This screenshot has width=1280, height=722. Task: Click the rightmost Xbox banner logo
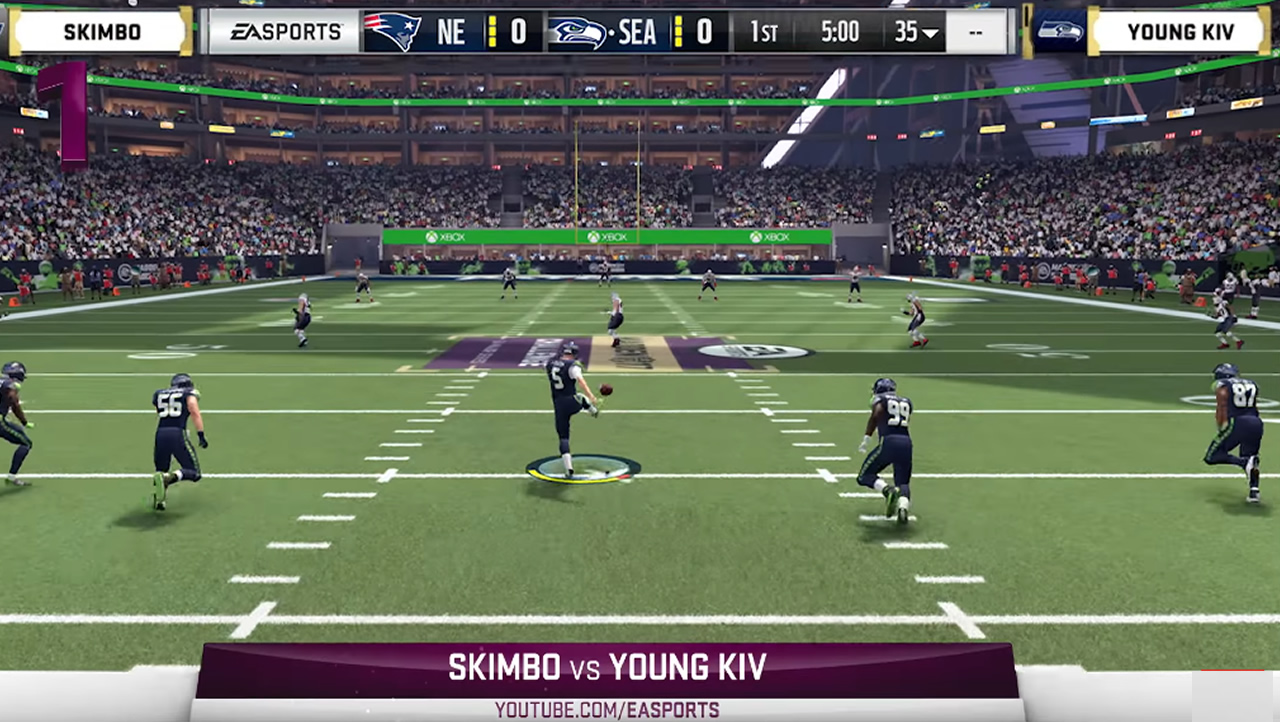(x=768, y=237)
